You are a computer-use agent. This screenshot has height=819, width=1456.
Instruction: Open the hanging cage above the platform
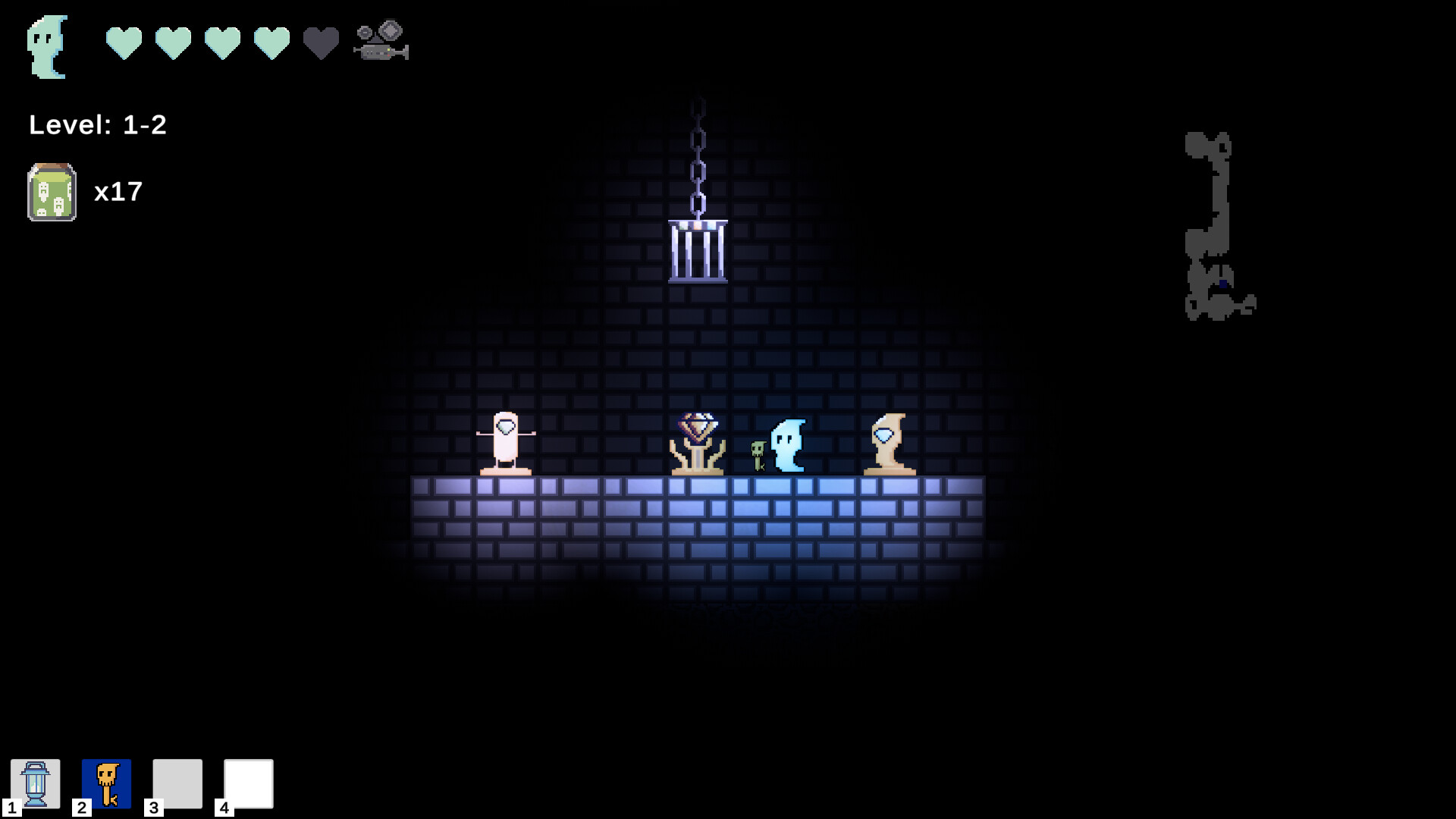[698, 250]
